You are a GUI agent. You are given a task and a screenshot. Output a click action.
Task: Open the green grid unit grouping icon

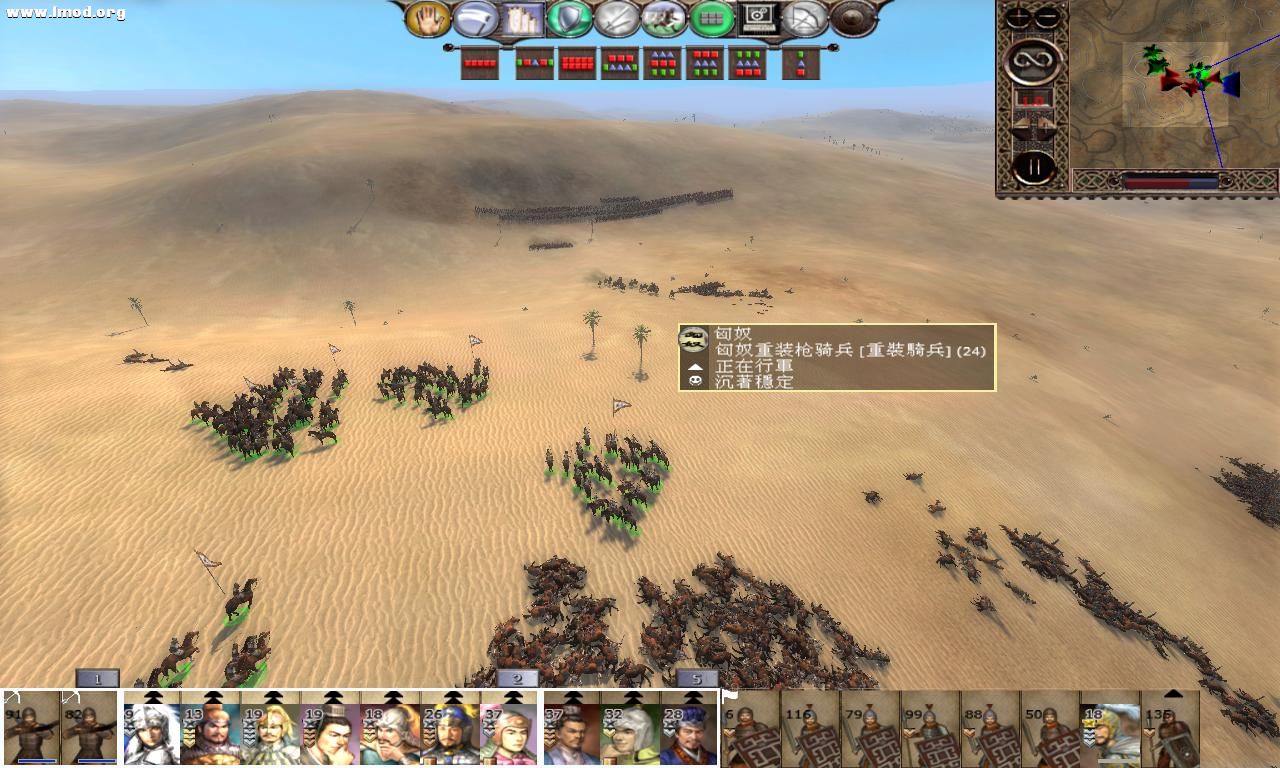710,17
